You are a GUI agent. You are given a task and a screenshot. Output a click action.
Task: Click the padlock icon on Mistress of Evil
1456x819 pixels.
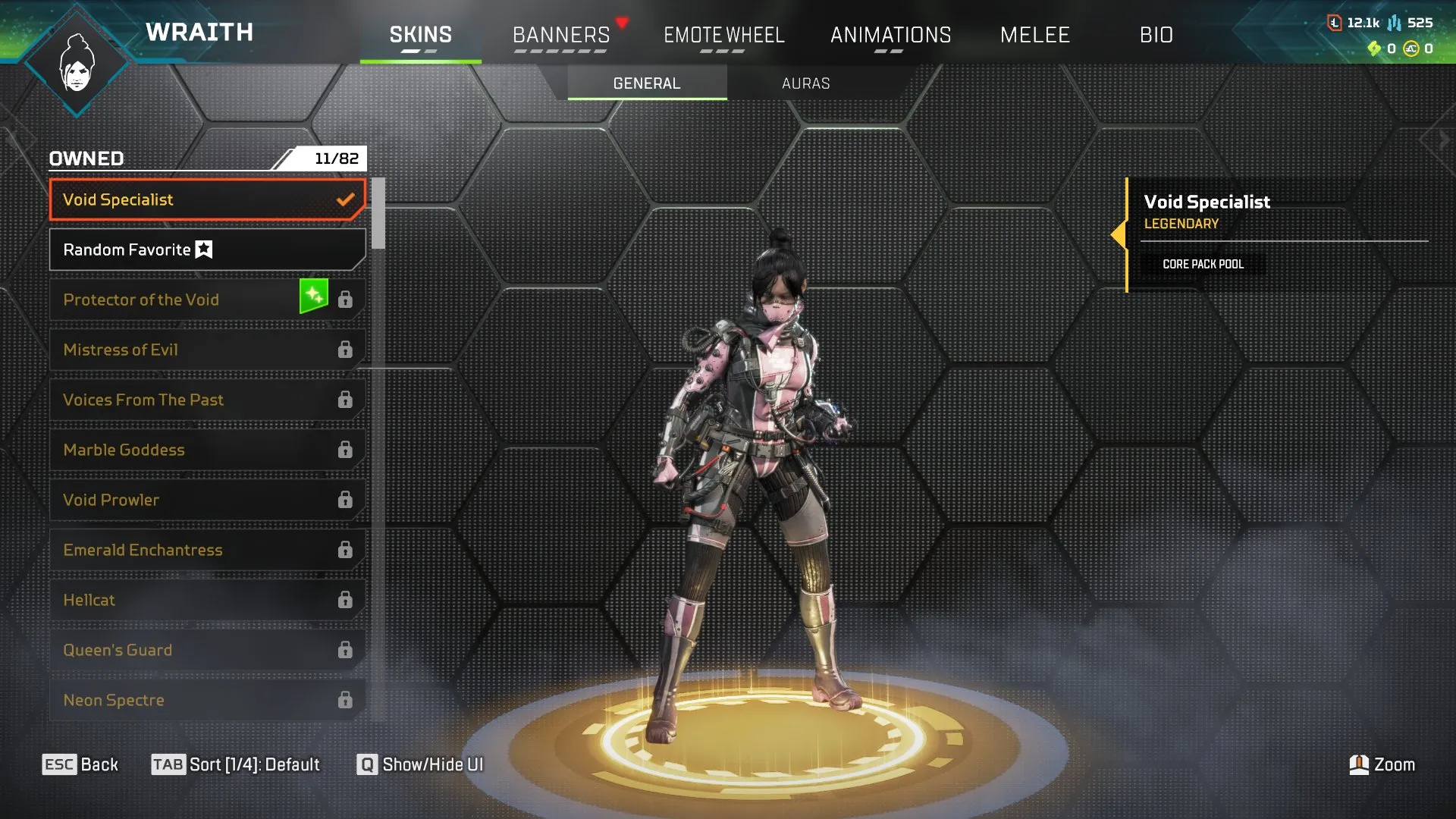pyautogui.click(x=346, y=350)
